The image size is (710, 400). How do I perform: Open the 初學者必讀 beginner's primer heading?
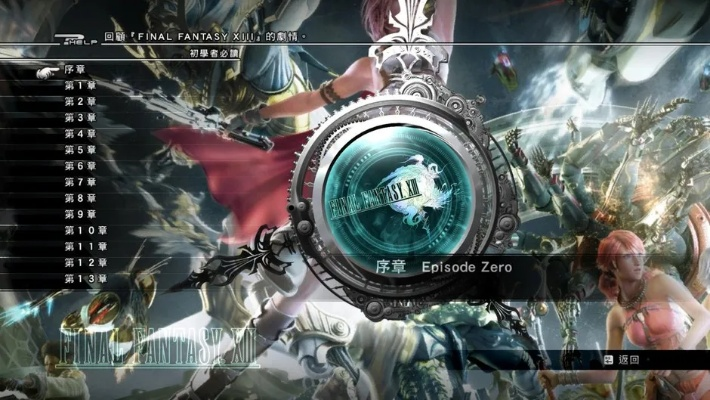(x=209, y=52)
